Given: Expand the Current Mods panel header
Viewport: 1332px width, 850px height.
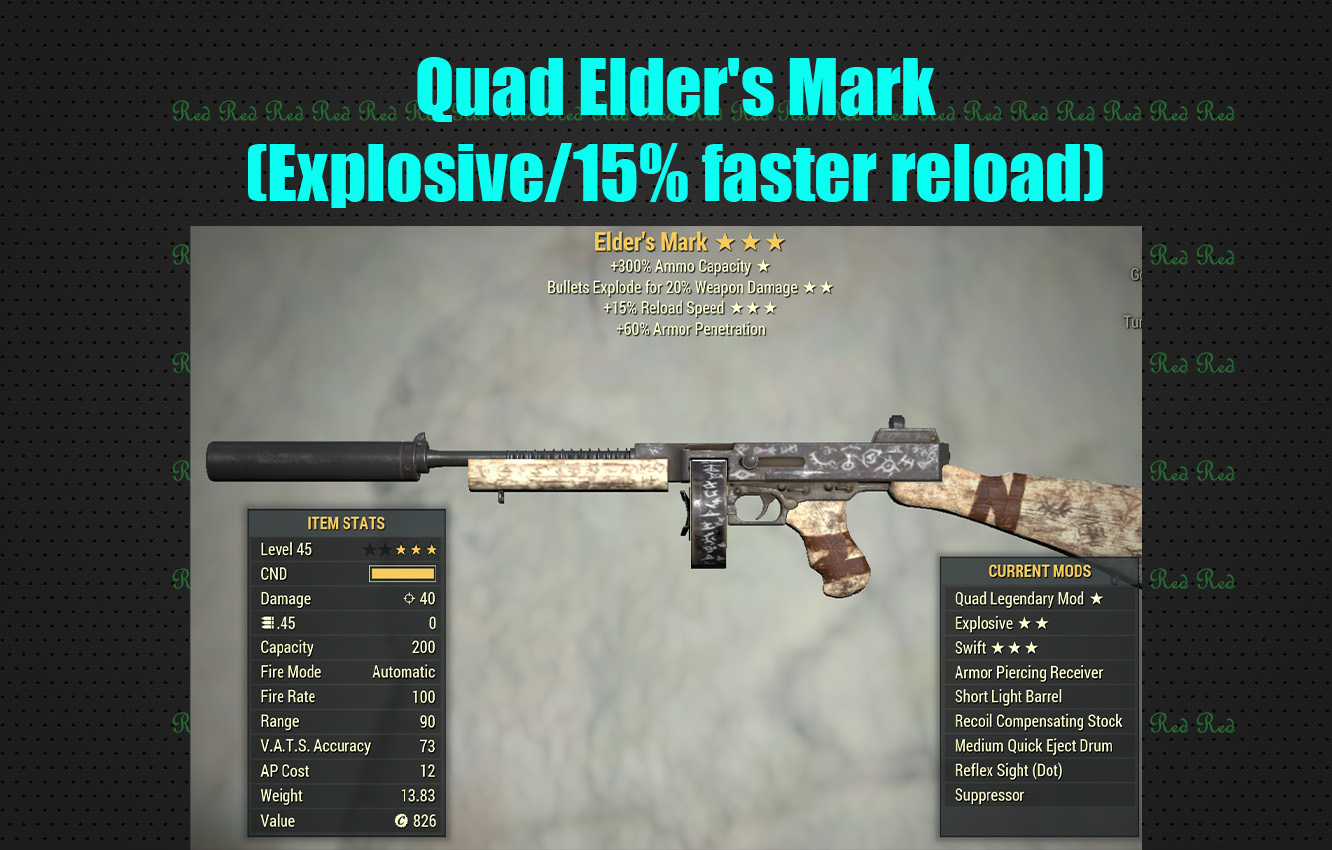Looking at the screenshot, I should pos(1040,571).
